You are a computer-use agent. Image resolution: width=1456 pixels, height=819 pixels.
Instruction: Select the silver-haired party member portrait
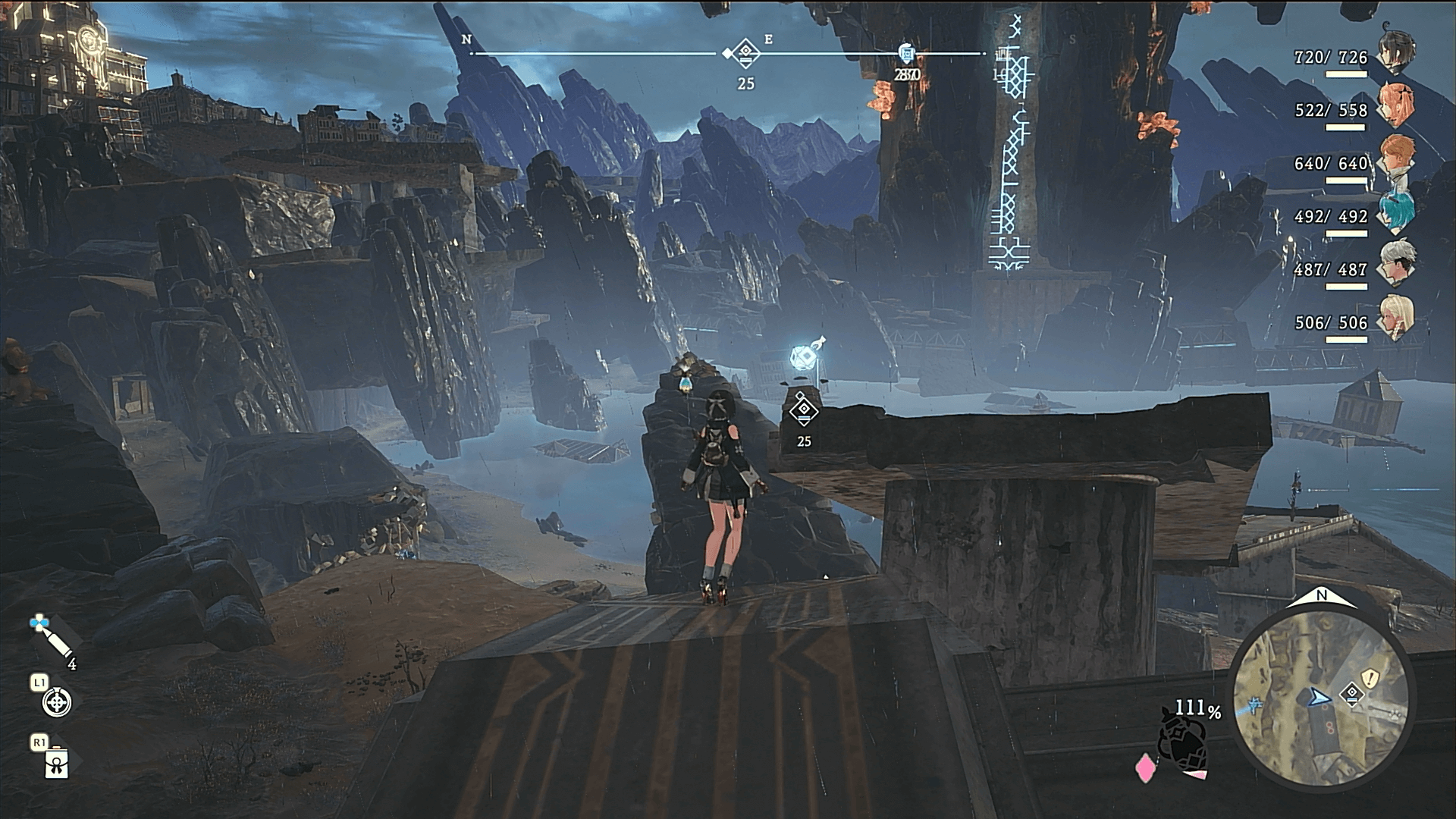click(x=1396, y=265)
